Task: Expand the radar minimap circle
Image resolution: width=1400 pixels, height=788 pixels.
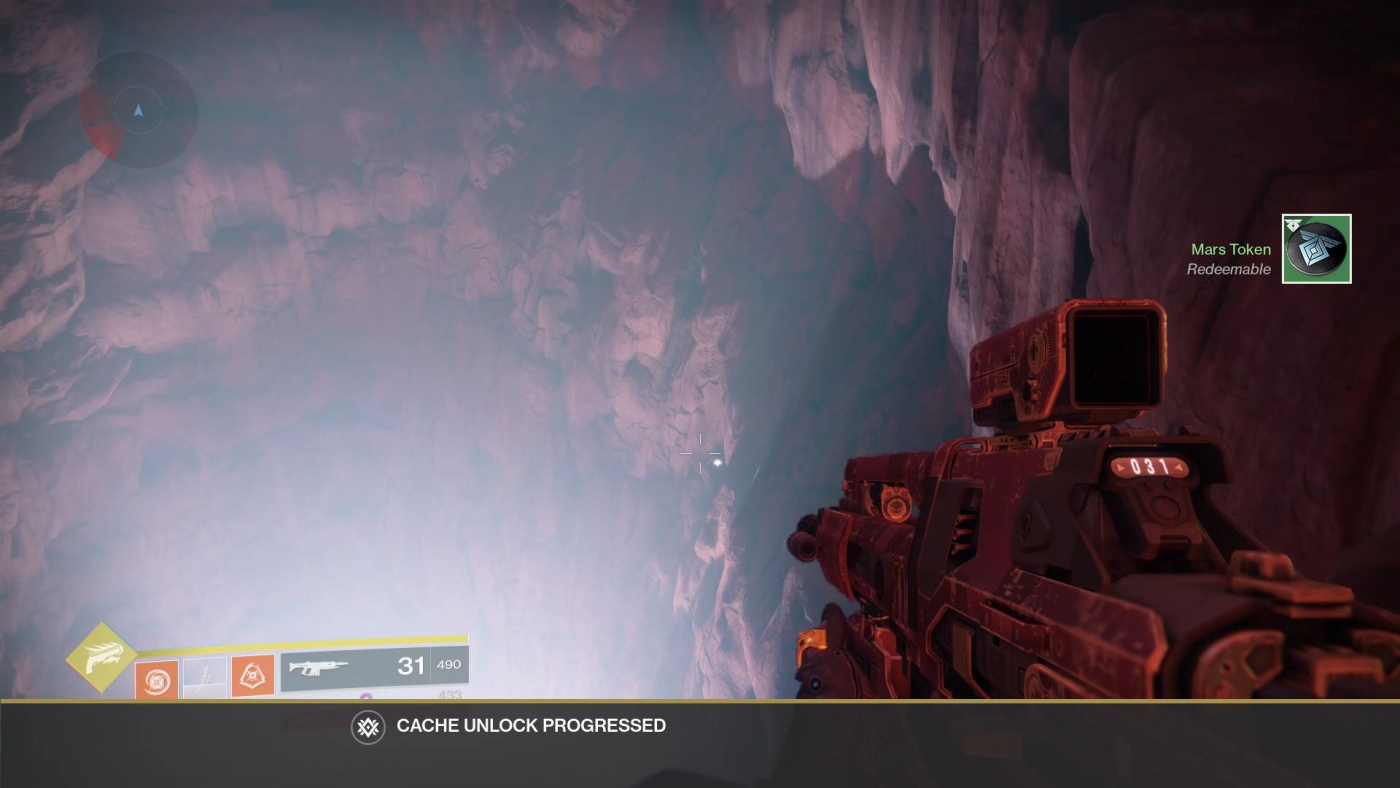Action: (137, 110)
